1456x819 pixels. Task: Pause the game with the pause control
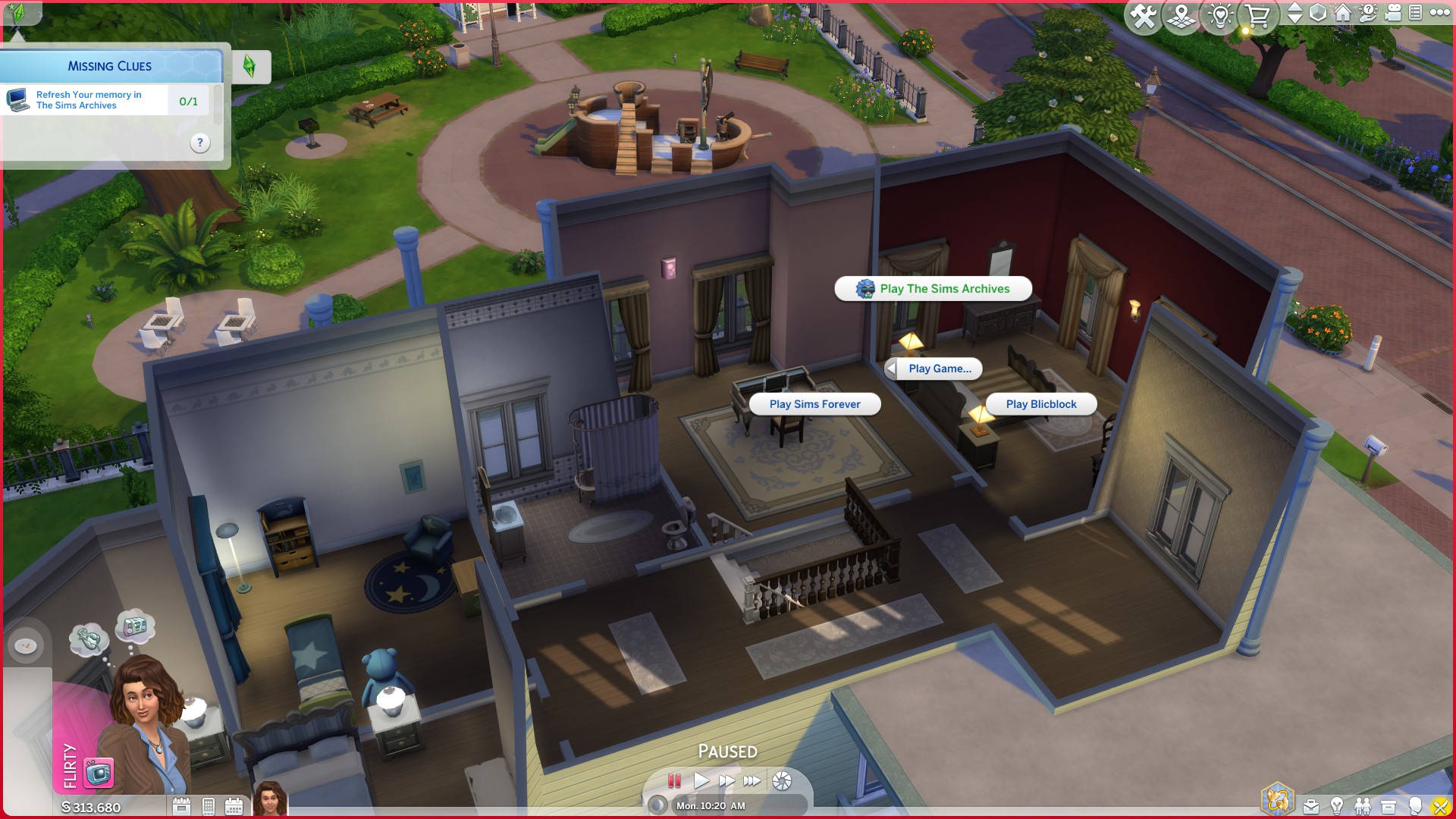point(674,780)
